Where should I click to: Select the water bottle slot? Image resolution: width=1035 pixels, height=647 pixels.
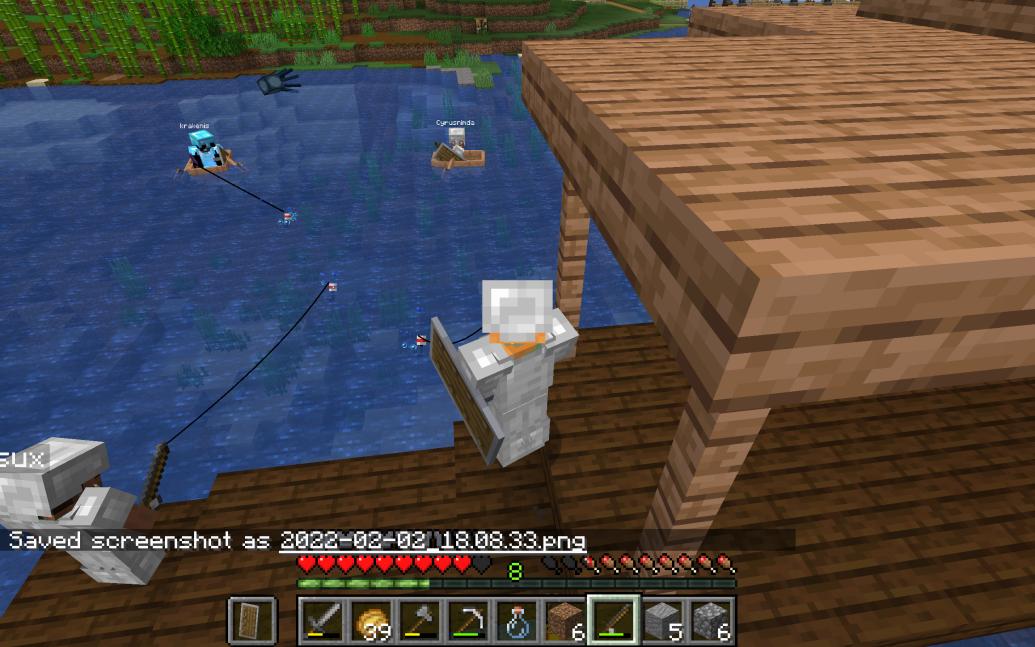click(516, 621)
